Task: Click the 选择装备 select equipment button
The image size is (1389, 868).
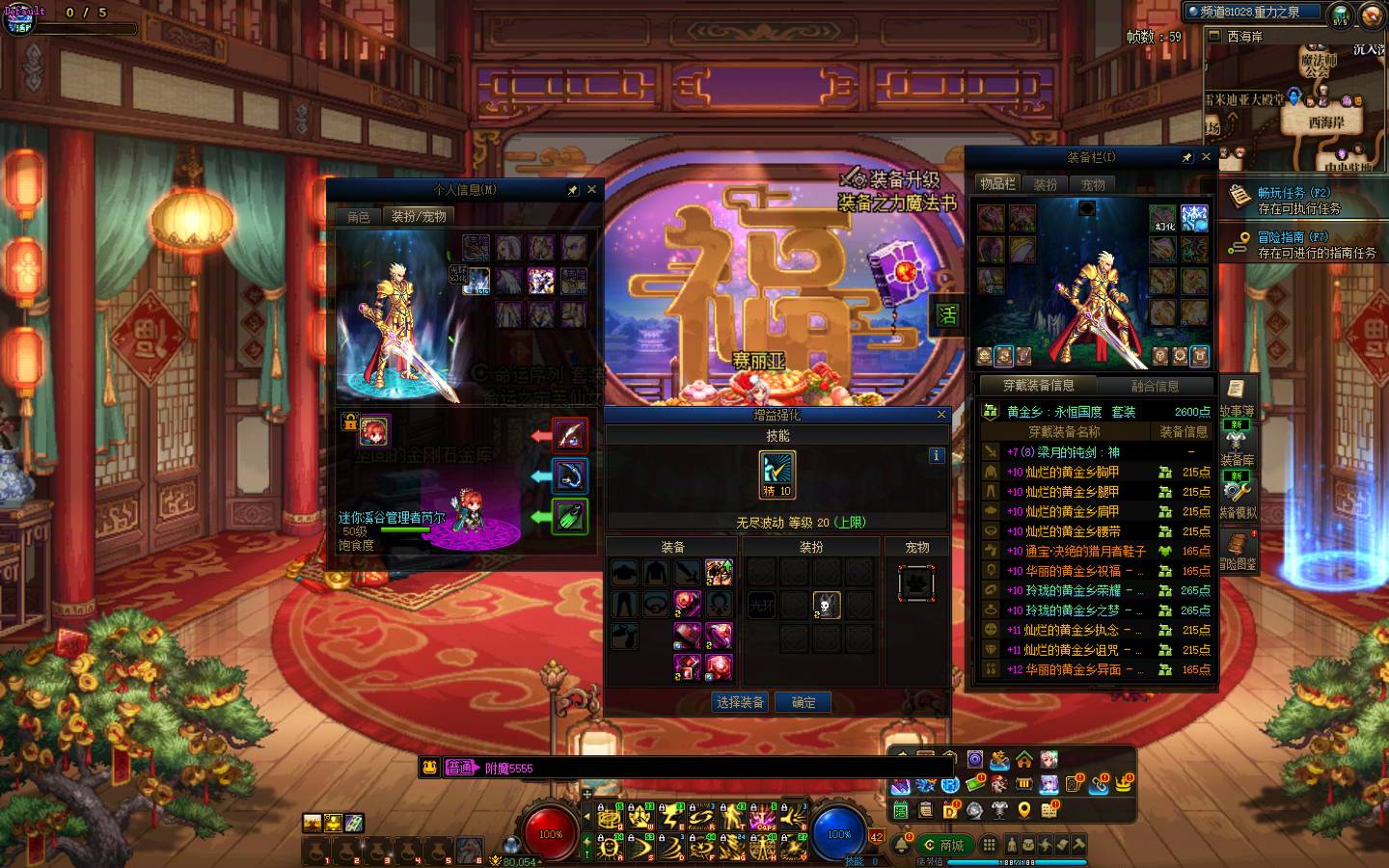Action: pyautogui.click(x=740, y=702)
